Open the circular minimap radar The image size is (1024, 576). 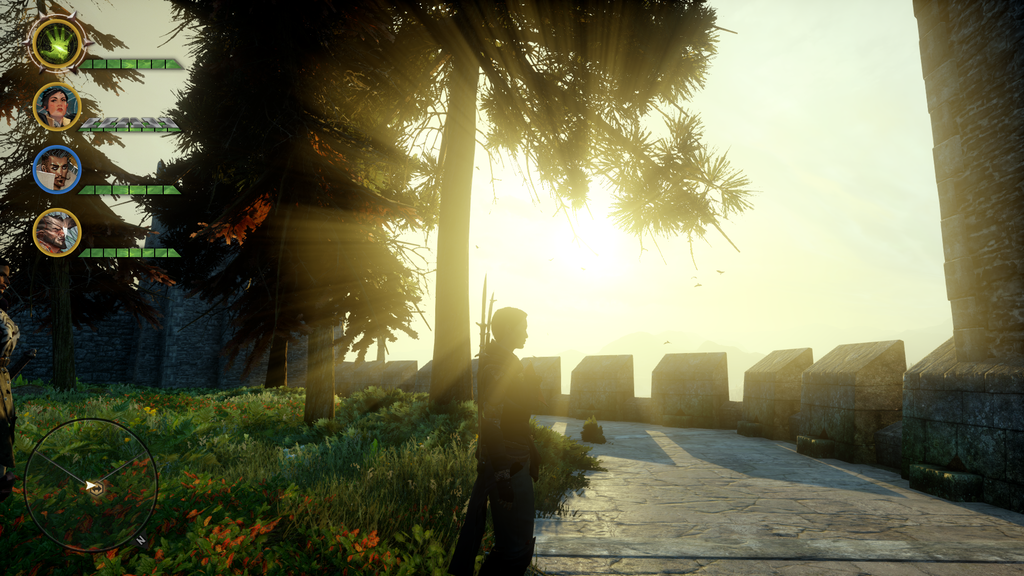point(91,485)
